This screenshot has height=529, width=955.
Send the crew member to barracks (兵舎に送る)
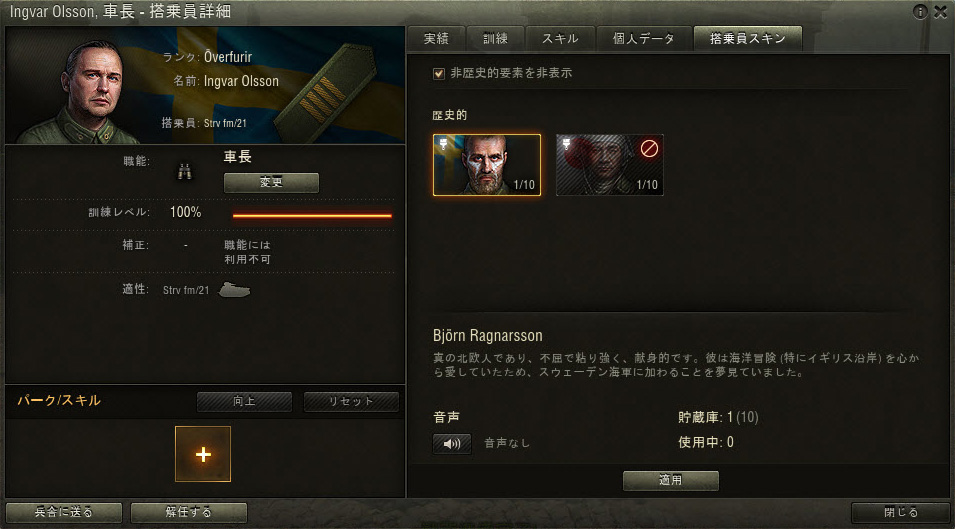(x=63, y=513)
